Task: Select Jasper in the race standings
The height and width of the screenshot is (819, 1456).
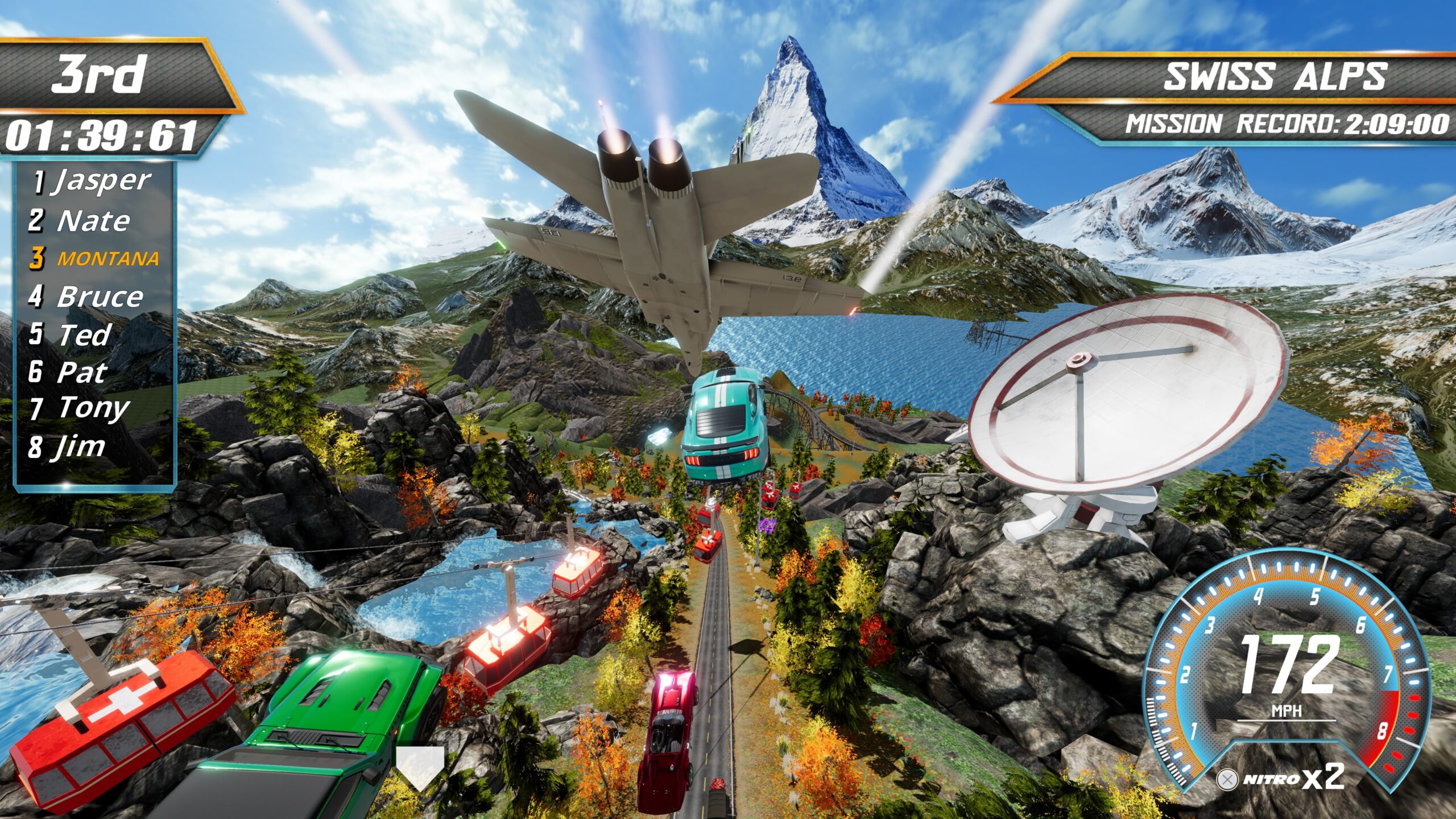Action: (92, 182)
